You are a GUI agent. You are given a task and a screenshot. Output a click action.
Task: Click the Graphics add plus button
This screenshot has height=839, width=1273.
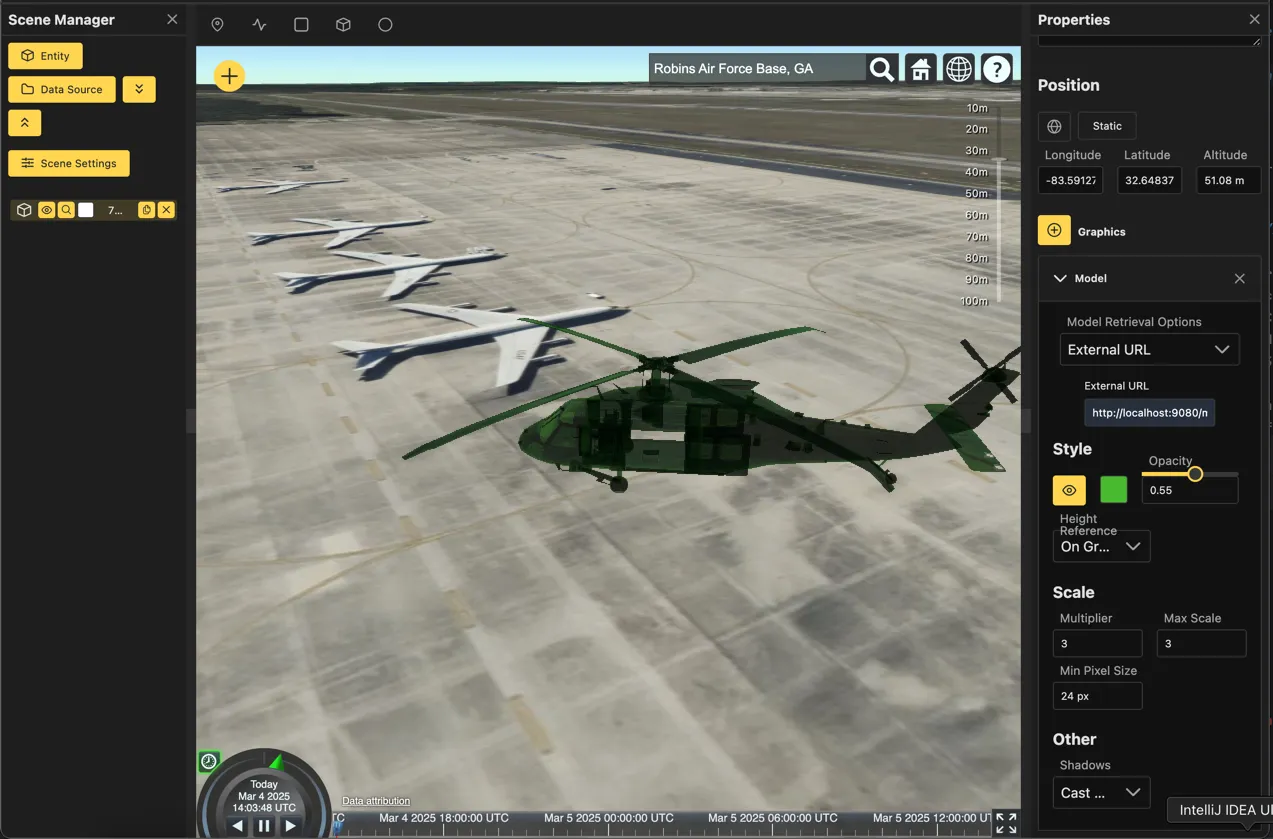click(x=1054, y=231)
